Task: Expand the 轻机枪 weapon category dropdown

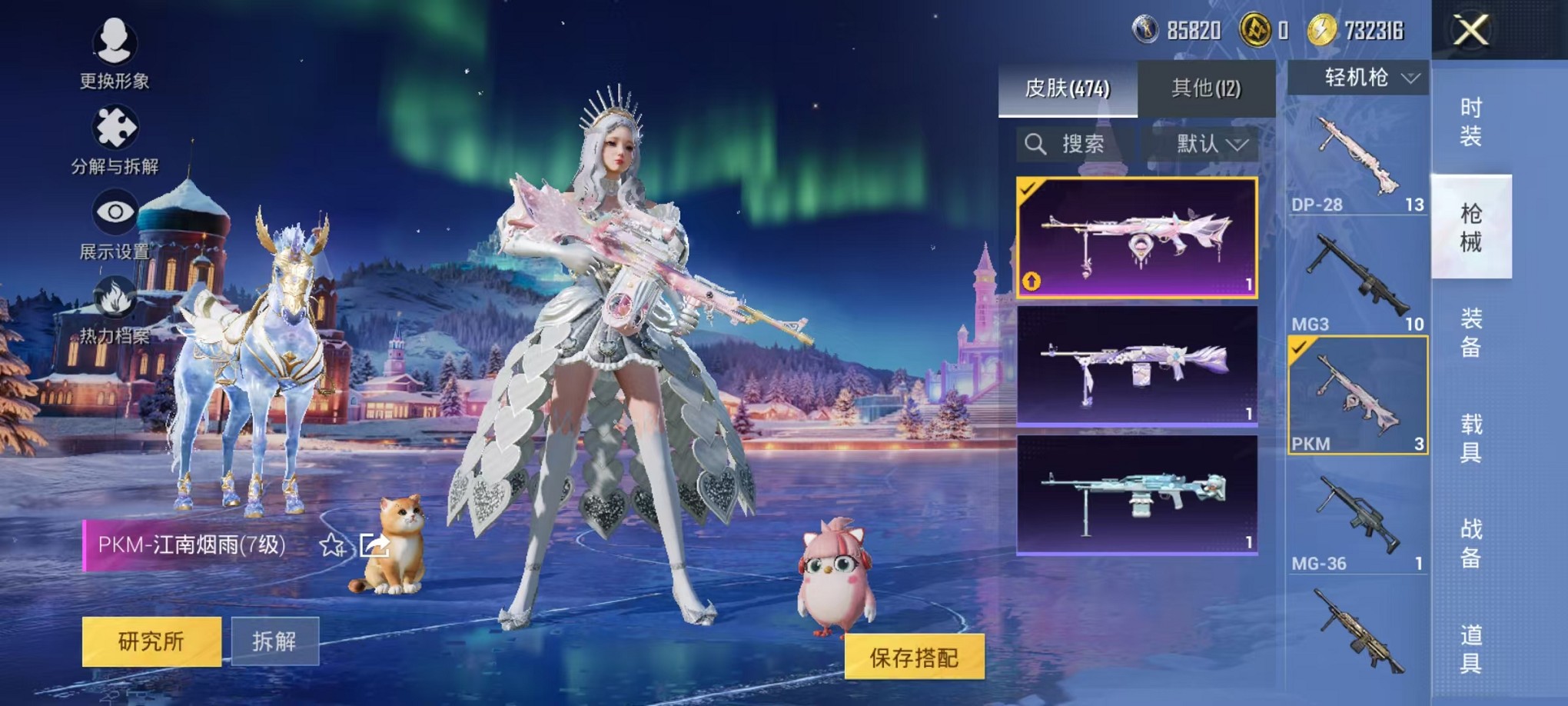Action: [1359, 78]
